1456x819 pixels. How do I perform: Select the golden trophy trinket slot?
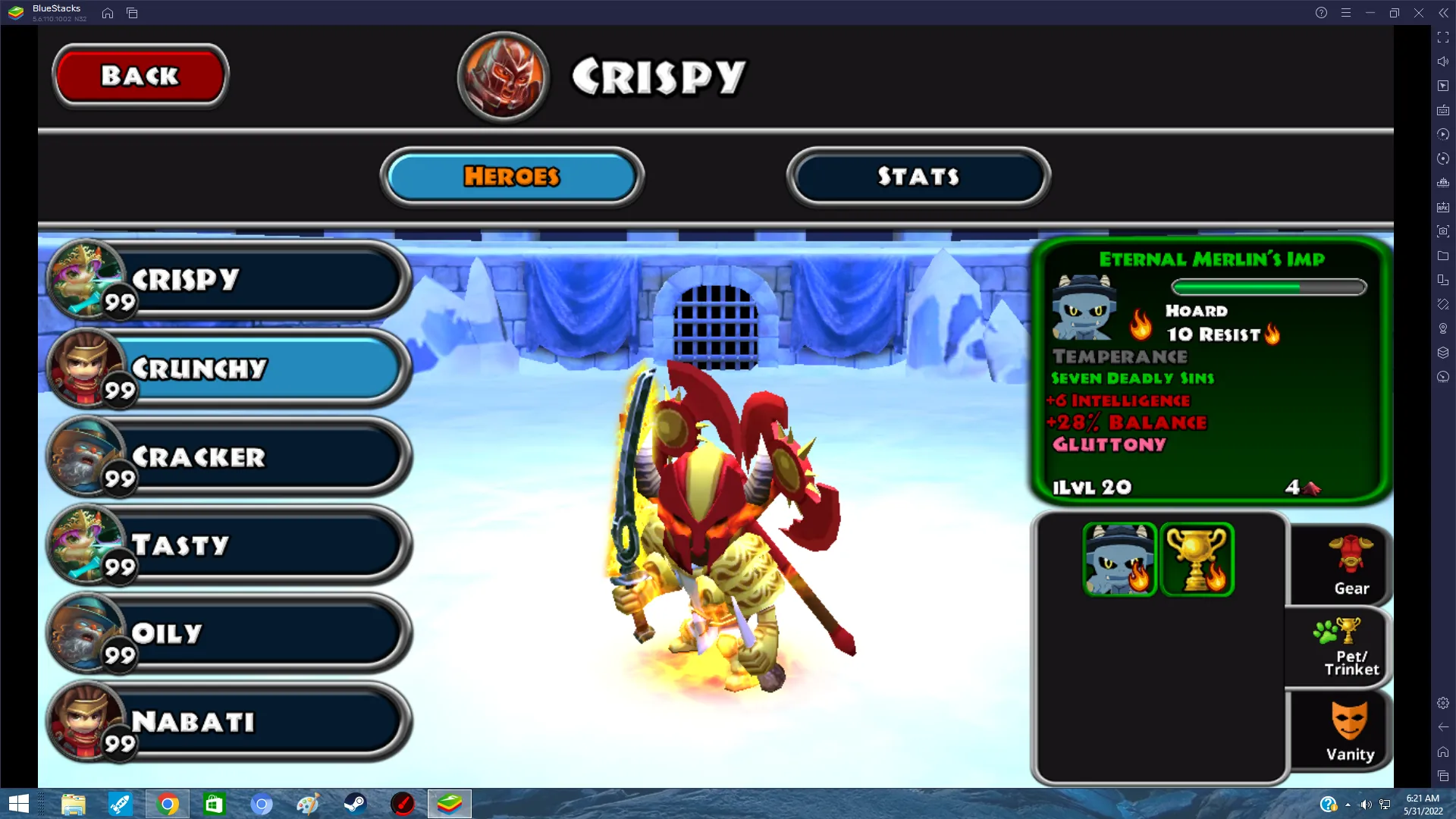point(1197,559)
